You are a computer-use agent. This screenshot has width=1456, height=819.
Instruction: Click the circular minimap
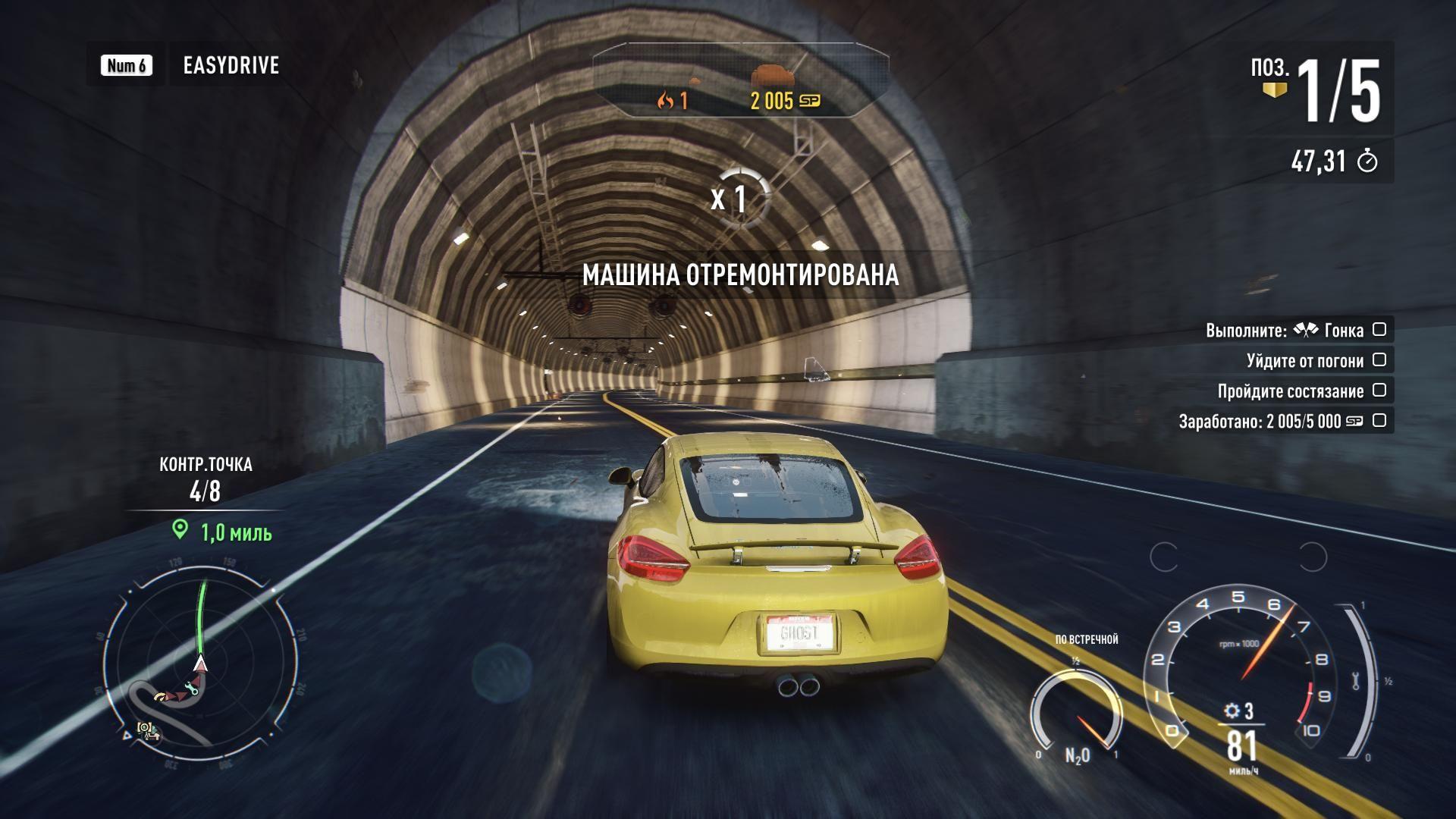click(199, 658)
